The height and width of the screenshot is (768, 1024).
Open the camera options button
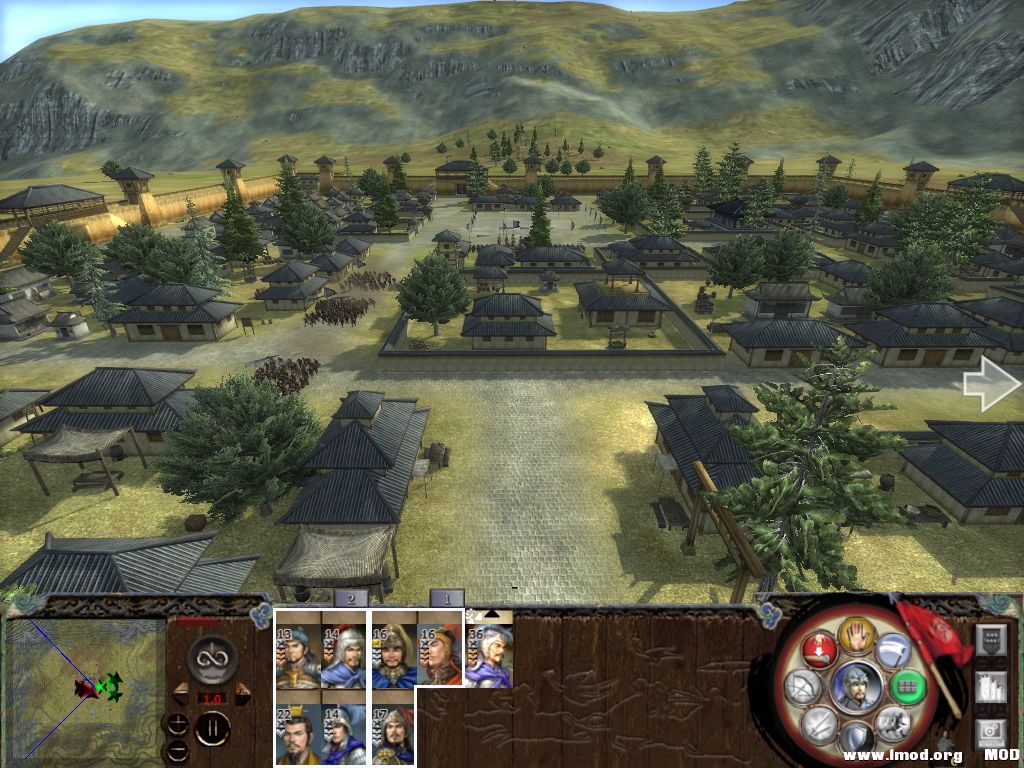coord(989,733)
